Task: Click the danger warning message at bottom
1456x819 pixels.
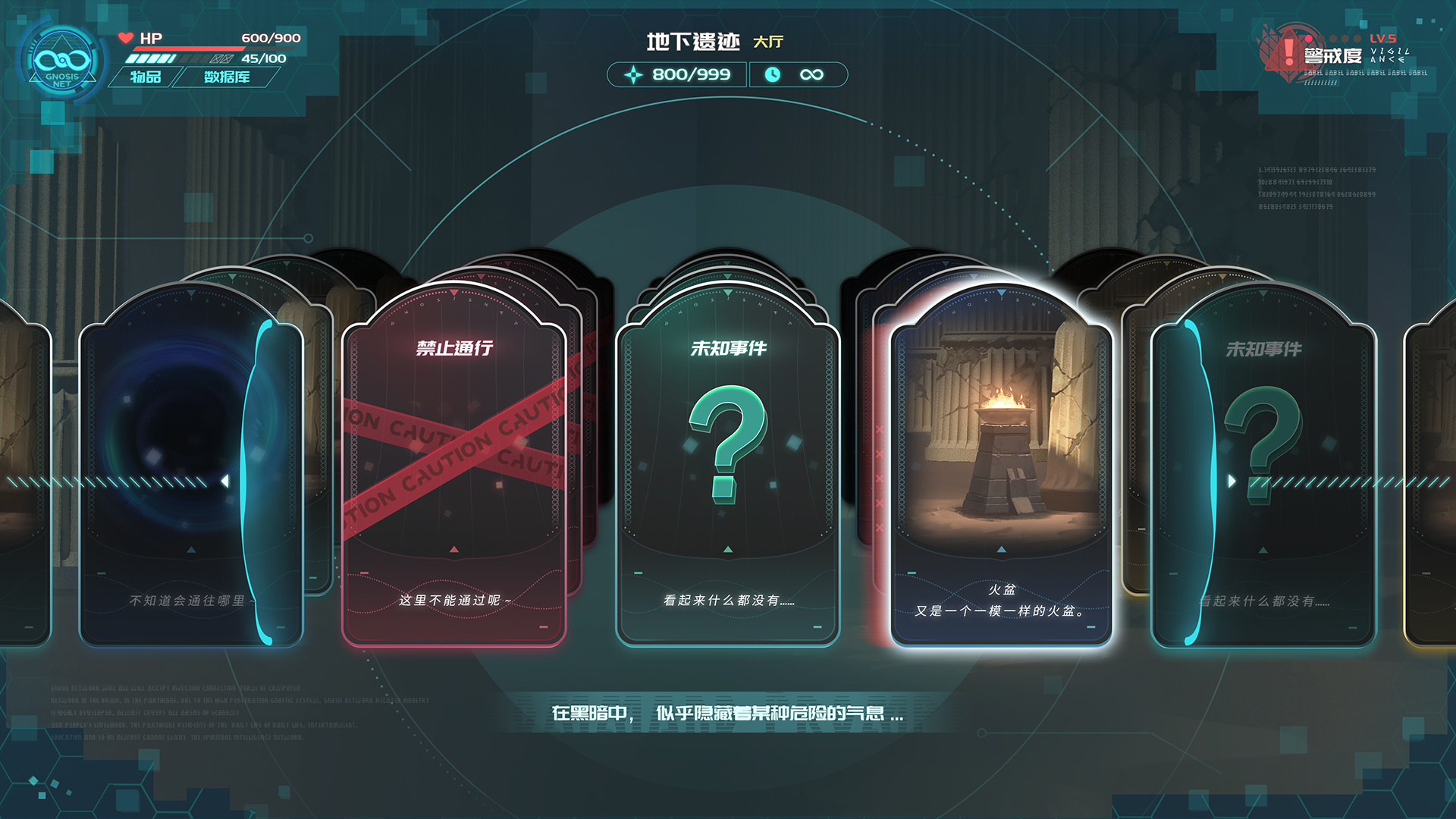Action: (x=726, y=713)
